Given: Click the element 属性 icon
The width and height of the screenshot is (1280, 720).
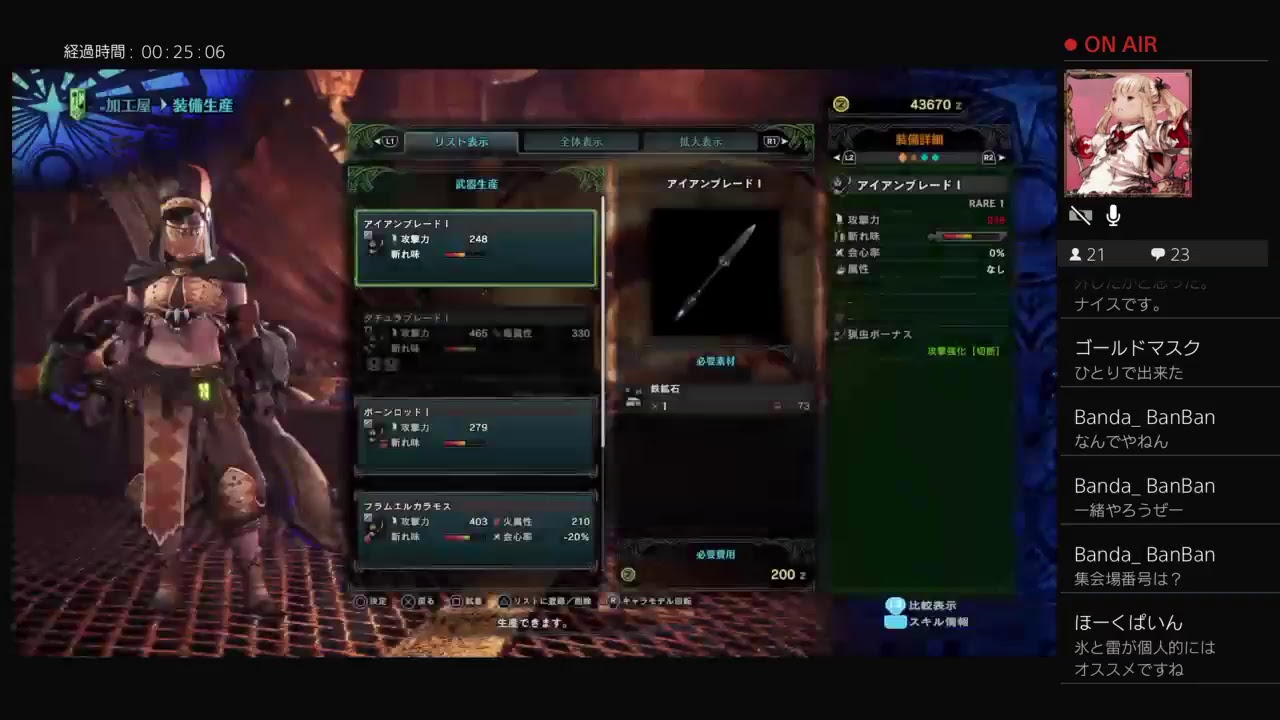Looking at the screenshot, I should 842,269.
